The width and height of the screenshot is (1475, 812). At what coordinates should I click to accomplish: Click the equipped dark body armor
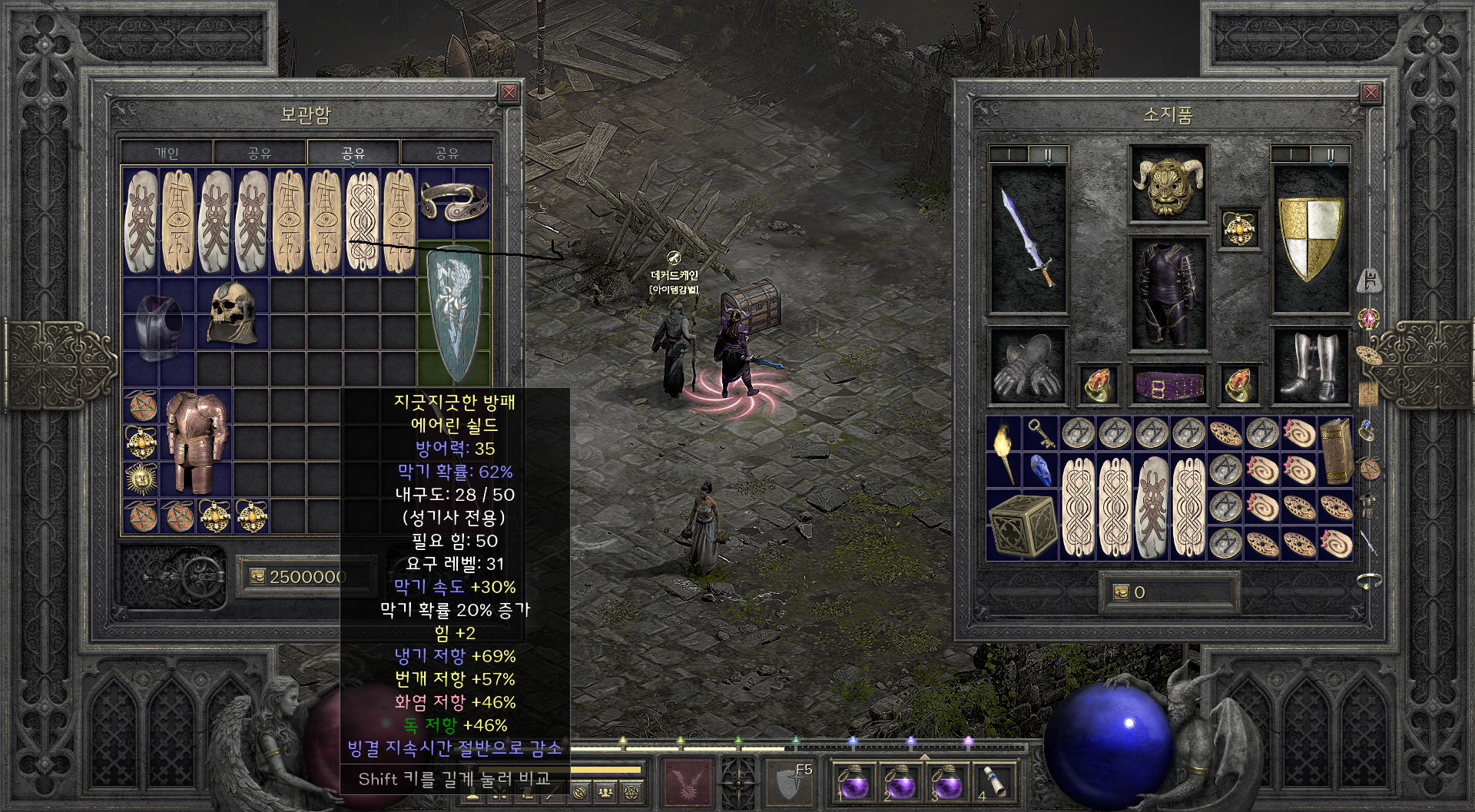[x=1168, y=293]
